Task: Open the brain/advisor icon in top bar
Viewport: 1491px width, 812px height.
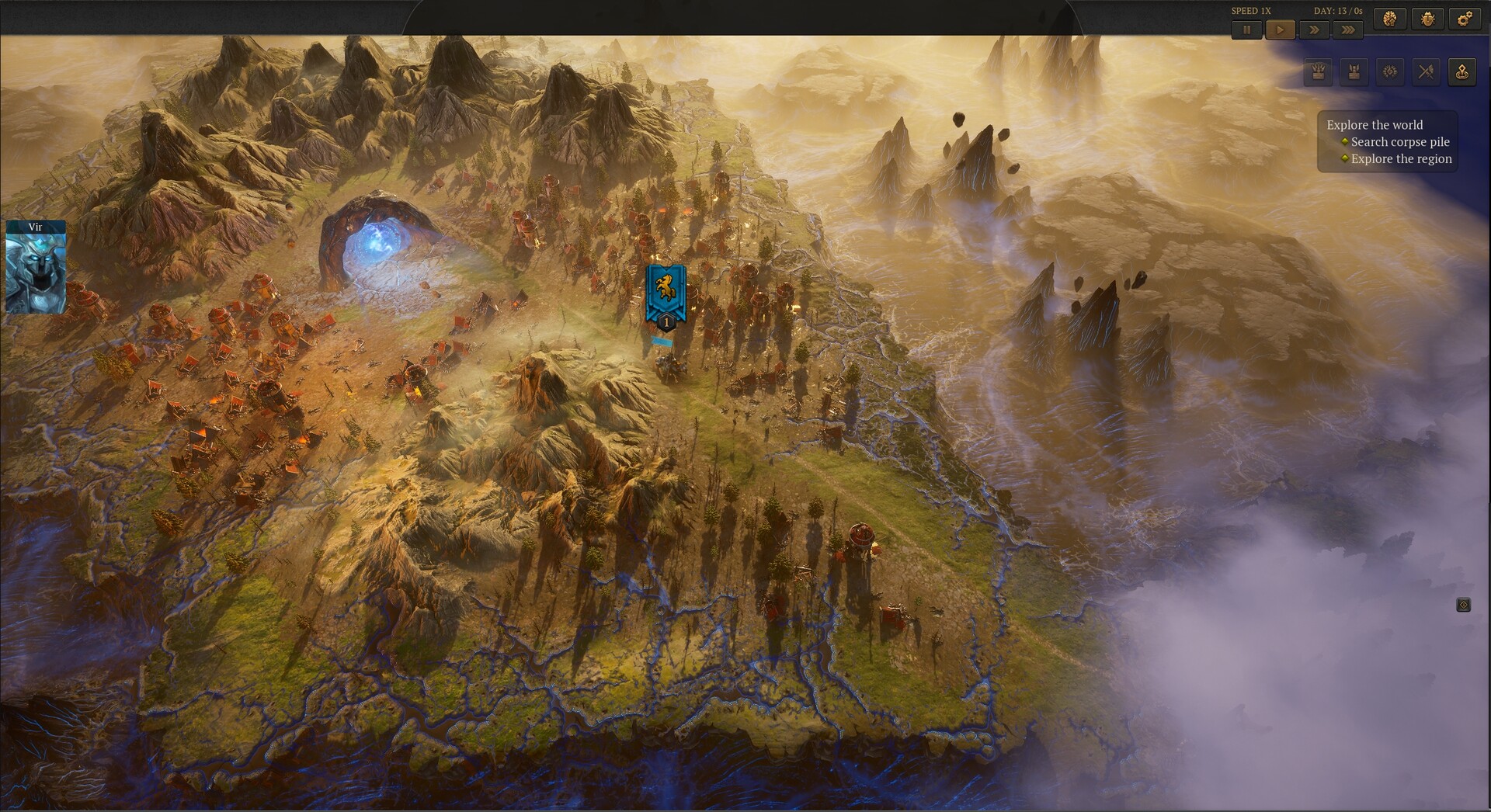Action: tap(1391, 19)
